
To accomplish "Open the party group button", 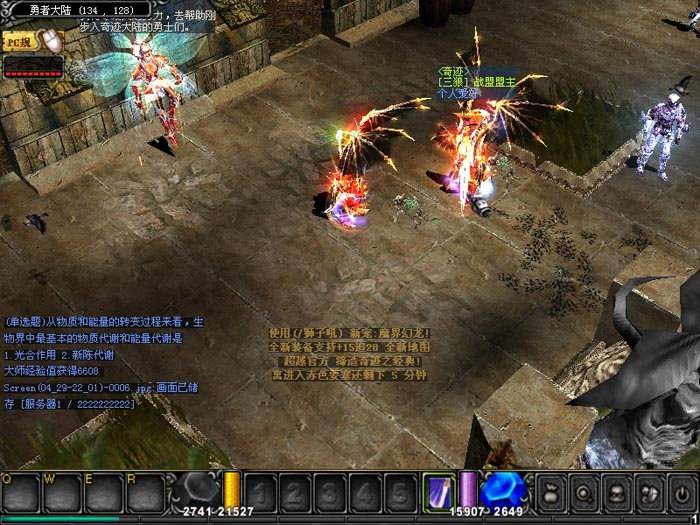I will pyautogui.click(x=650, y=493).
